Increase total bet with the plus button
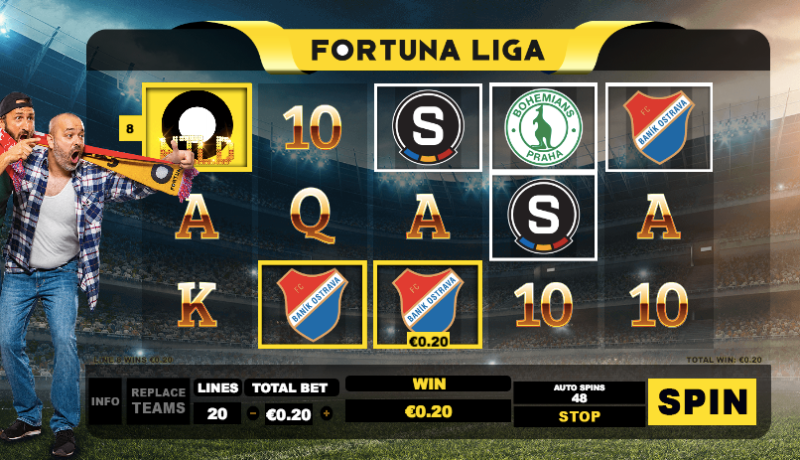Screen dimensions: 800x460 pos(327,414)
